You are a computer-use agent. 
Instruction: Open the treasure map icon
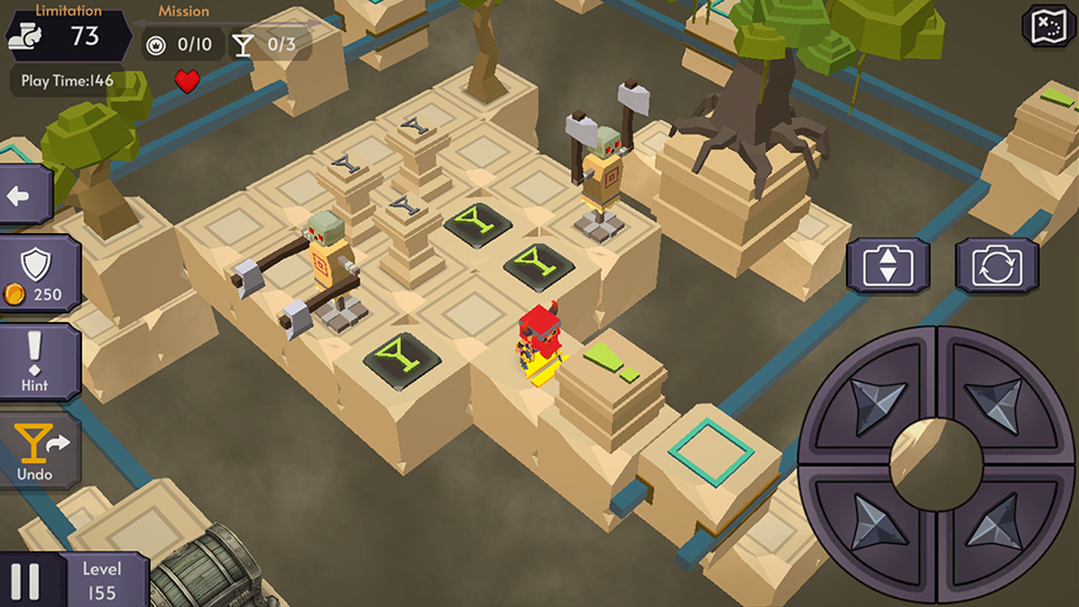click(1047, 27)
